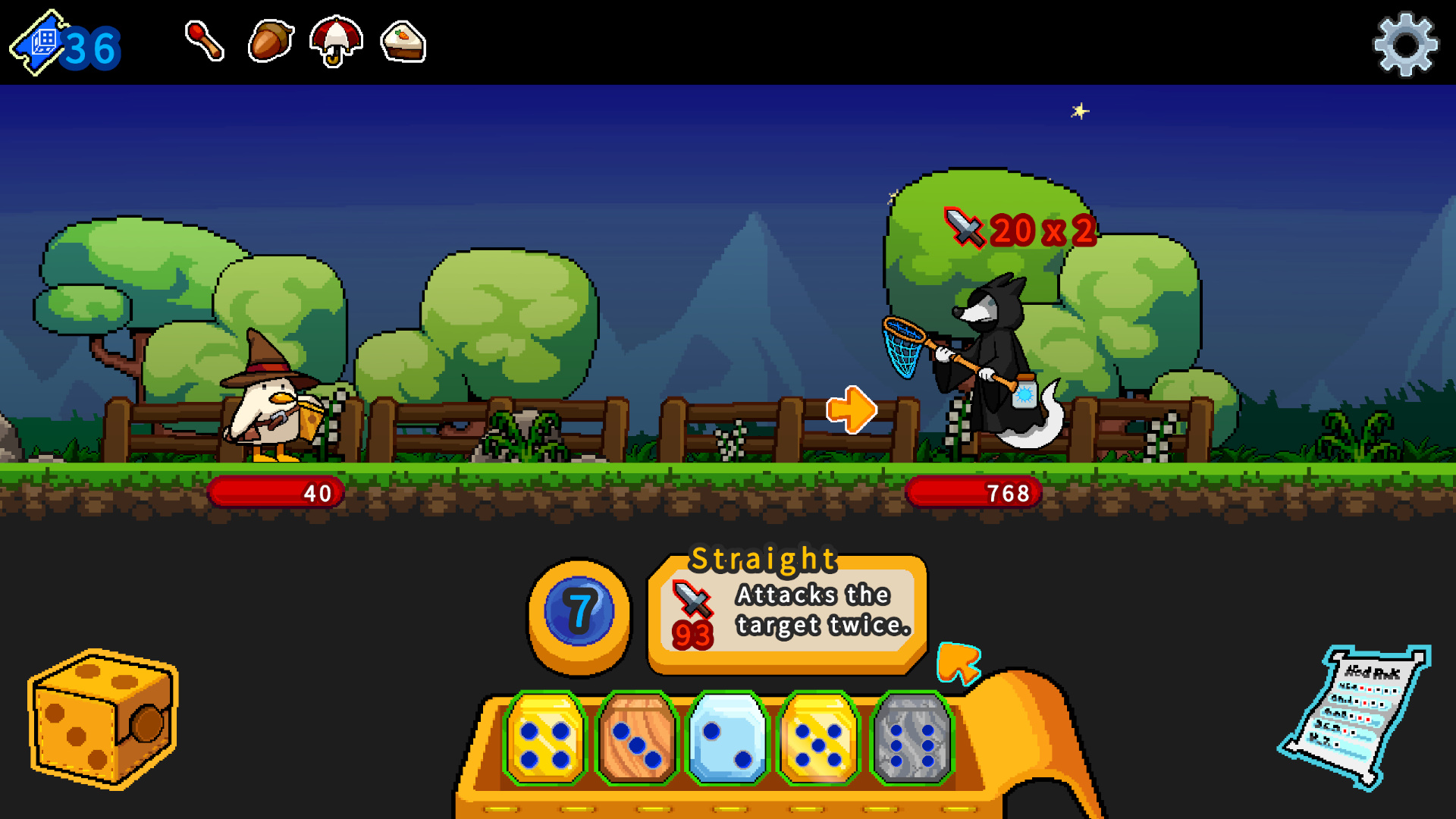Select the carrot cake item

click(402, 43)
